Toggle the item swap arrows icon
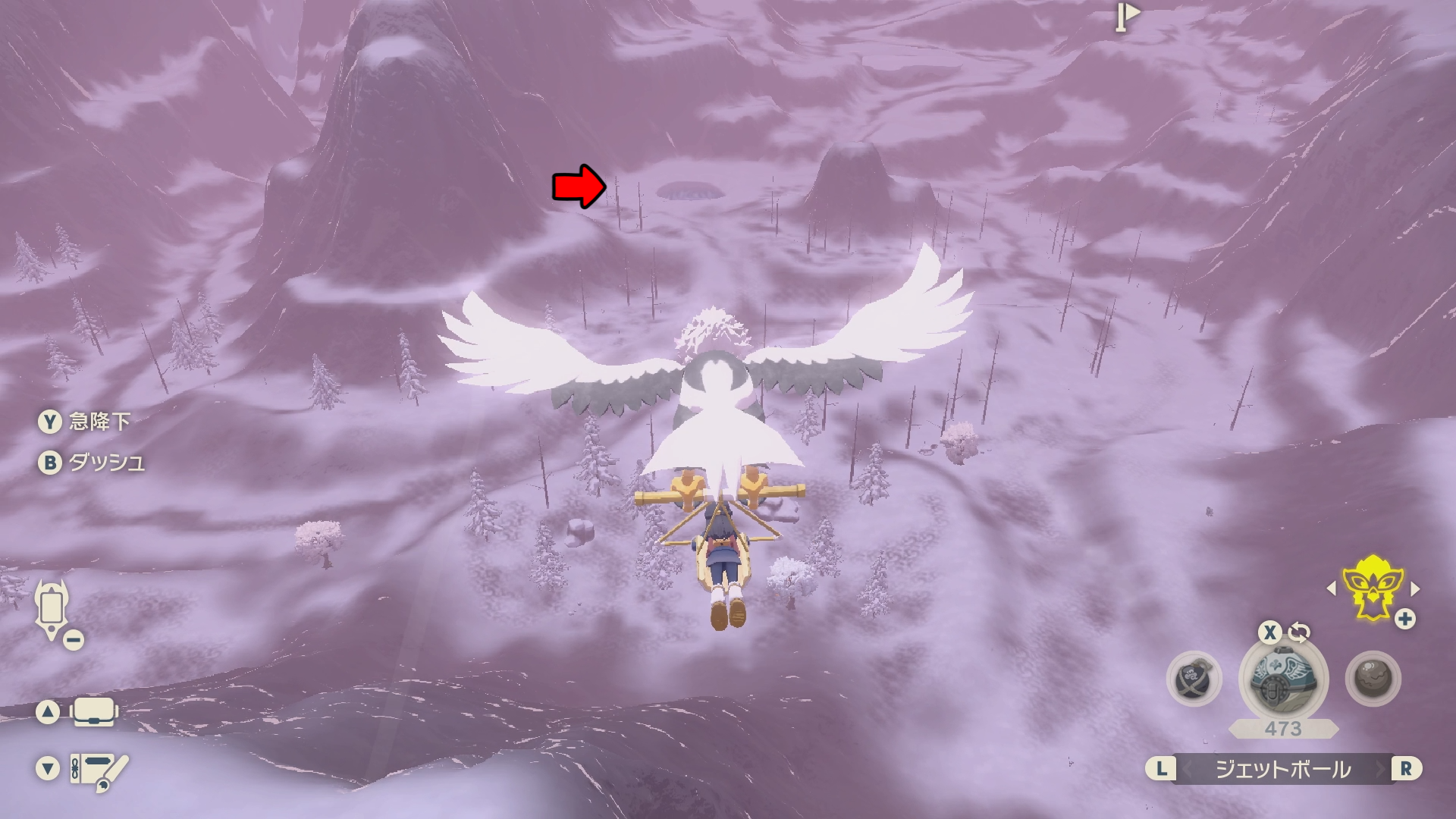Screen dimensions: 1456x819 coord(1299,632)
